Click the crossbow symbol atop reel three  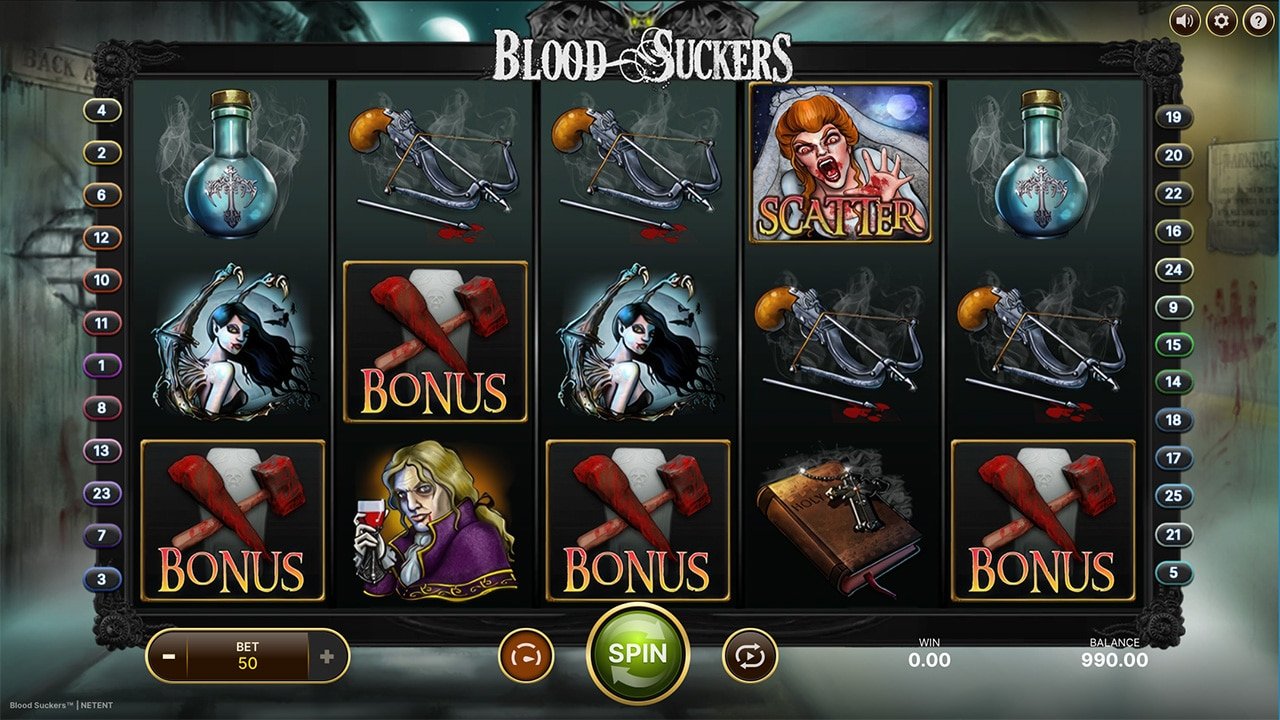point(640,170)
